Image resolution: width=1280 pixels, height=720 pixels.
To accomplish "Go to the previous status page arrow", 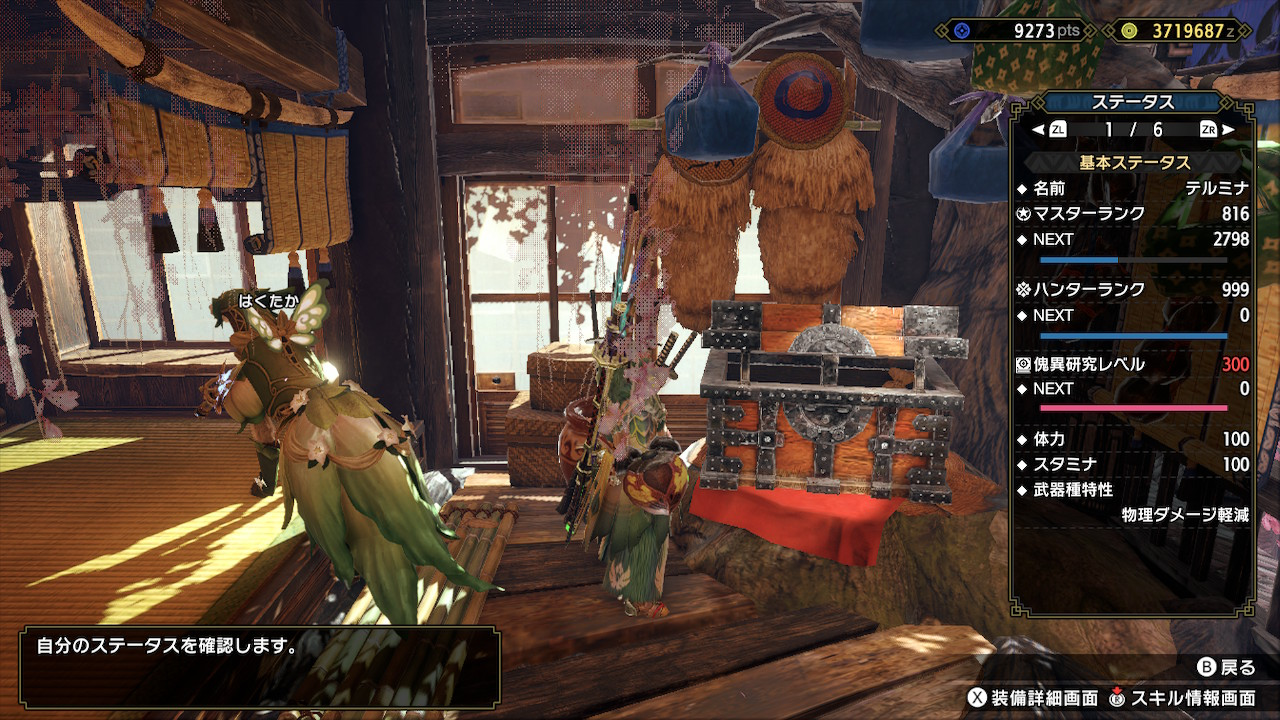I will 1037,130.
